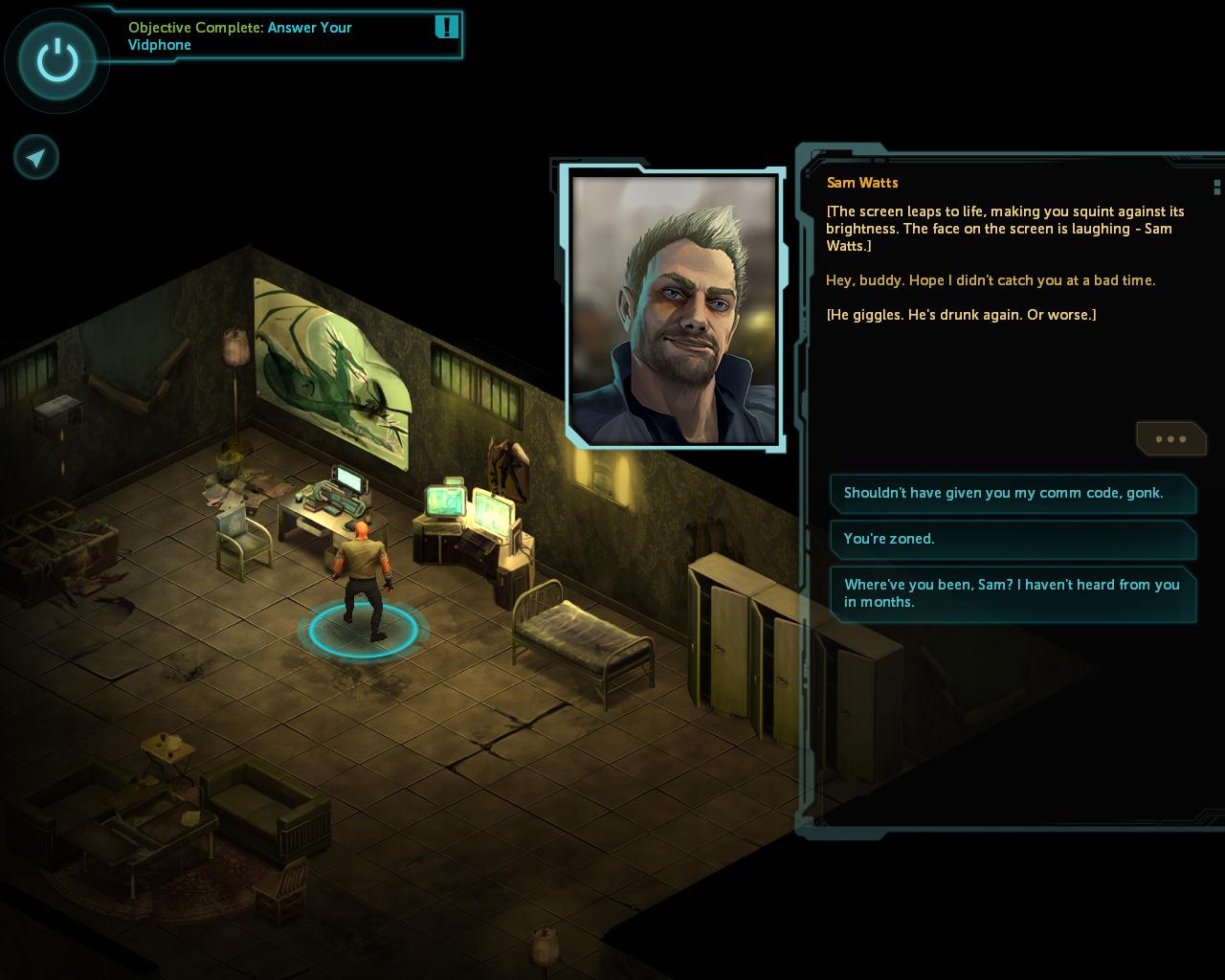This screenshot has height=980, width=1225.
Task: Click the objective exclamation mark icon
Action: (x=446, y=27)
